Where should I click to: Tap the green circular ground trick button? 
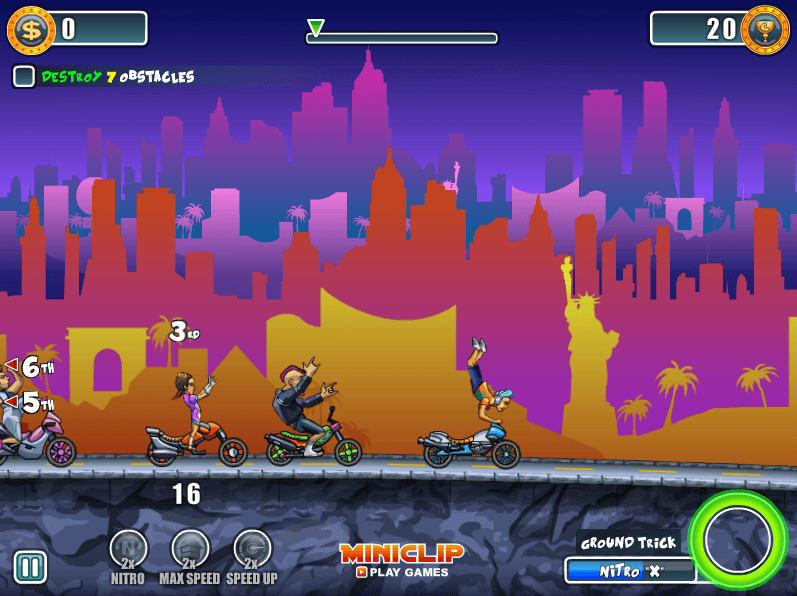click(x=738, y=540)
